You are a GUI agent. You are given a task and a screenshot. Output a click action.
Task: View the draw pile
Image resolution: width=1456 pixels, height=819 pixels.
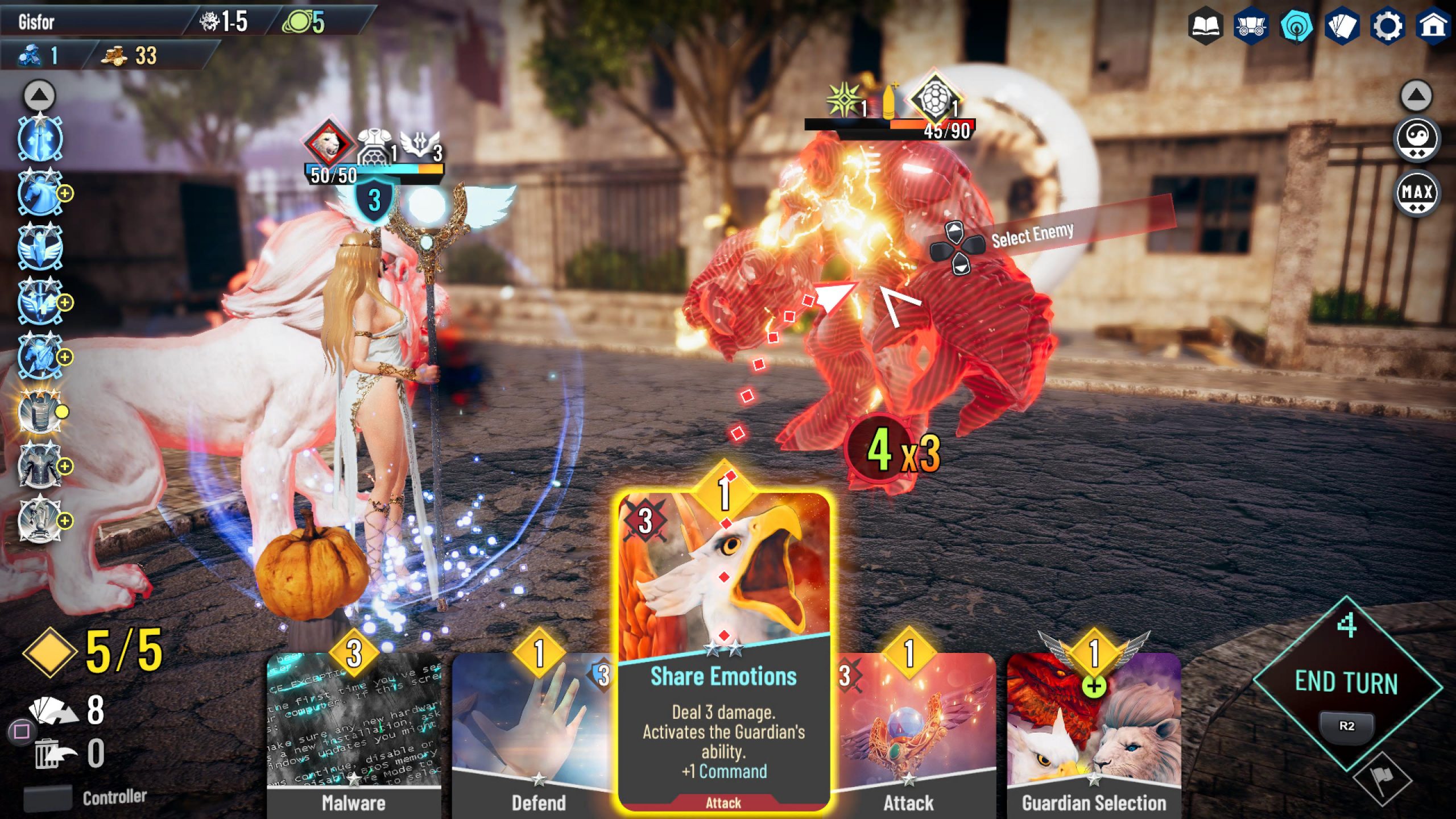pos(54,711)
